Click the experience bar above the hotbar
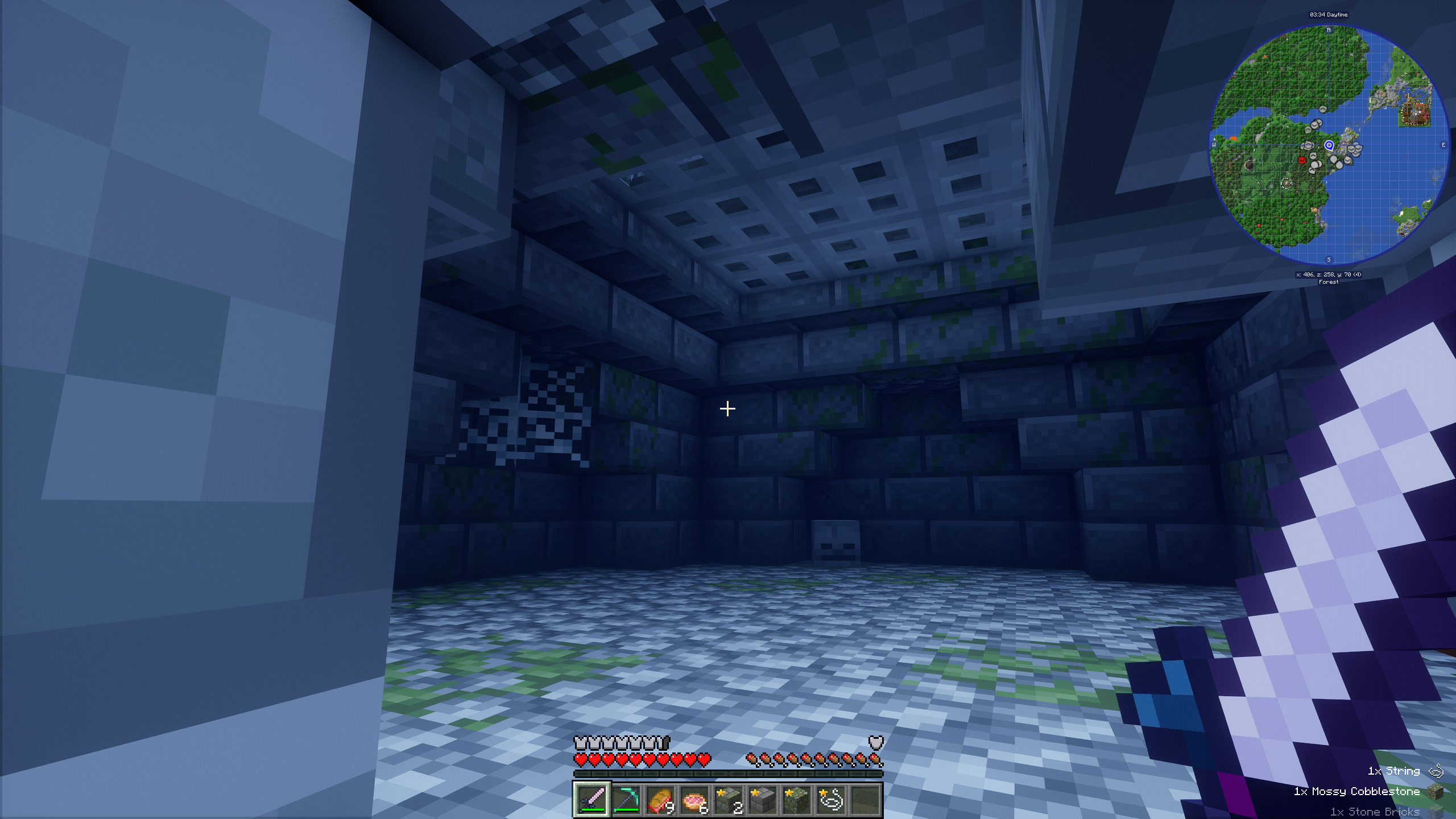 tap(728, 773)
